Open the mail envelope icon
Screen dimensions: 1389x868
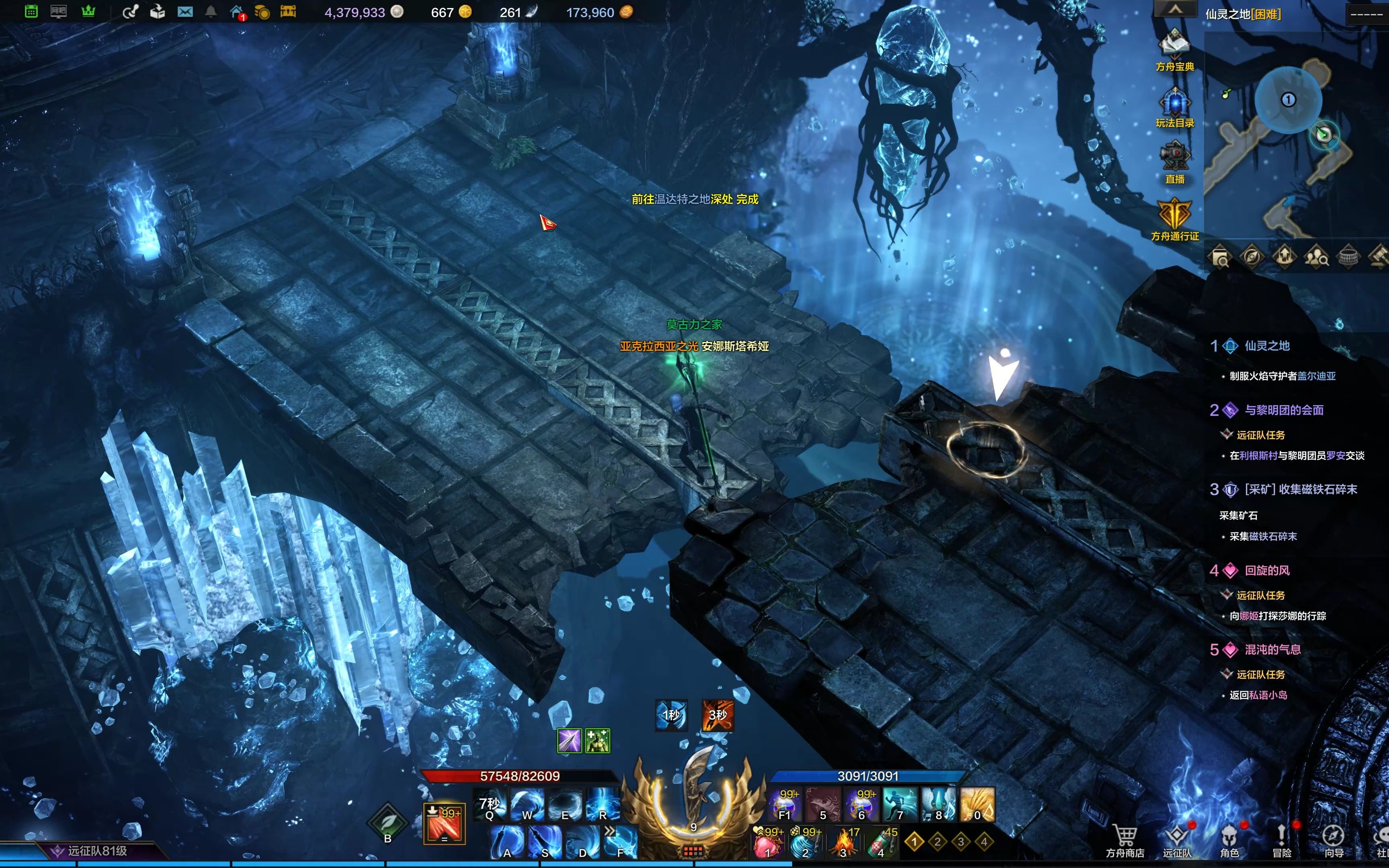pyautogui.click(x=185, y=12)
